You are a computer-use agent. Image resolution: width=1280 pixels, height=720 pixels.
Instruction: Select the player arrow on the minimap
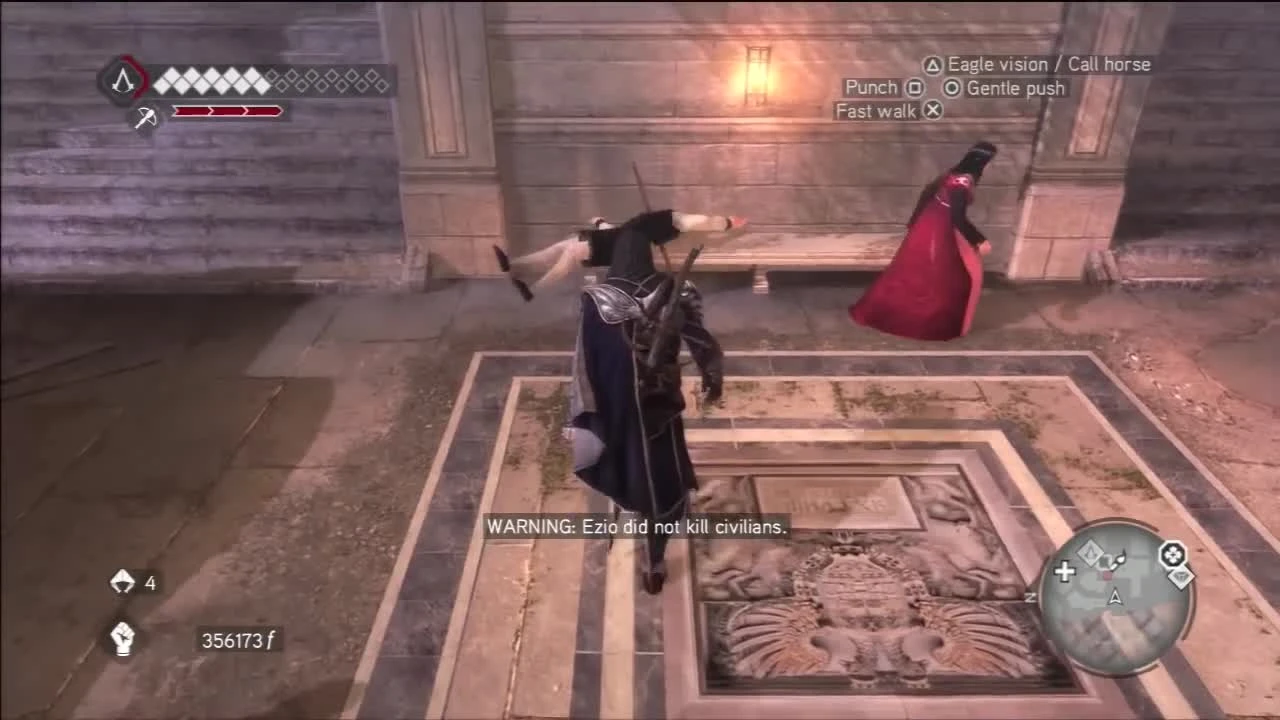pyautogui.click(x=1115, y=596)
